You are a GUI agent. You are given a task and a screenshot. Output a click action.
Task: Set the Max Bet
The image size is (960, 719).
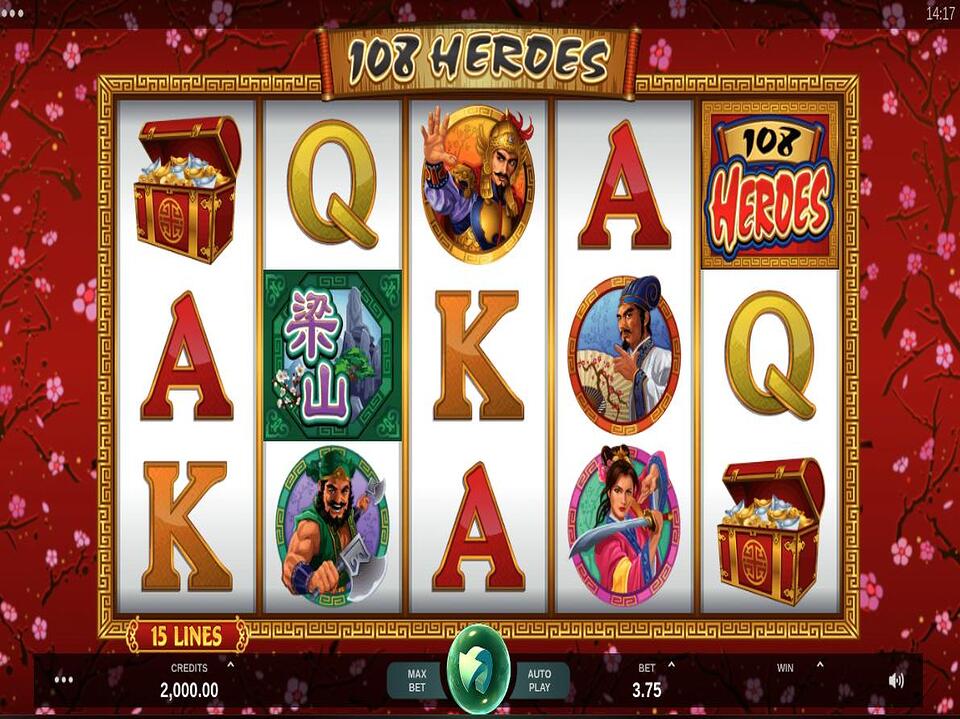417,681
